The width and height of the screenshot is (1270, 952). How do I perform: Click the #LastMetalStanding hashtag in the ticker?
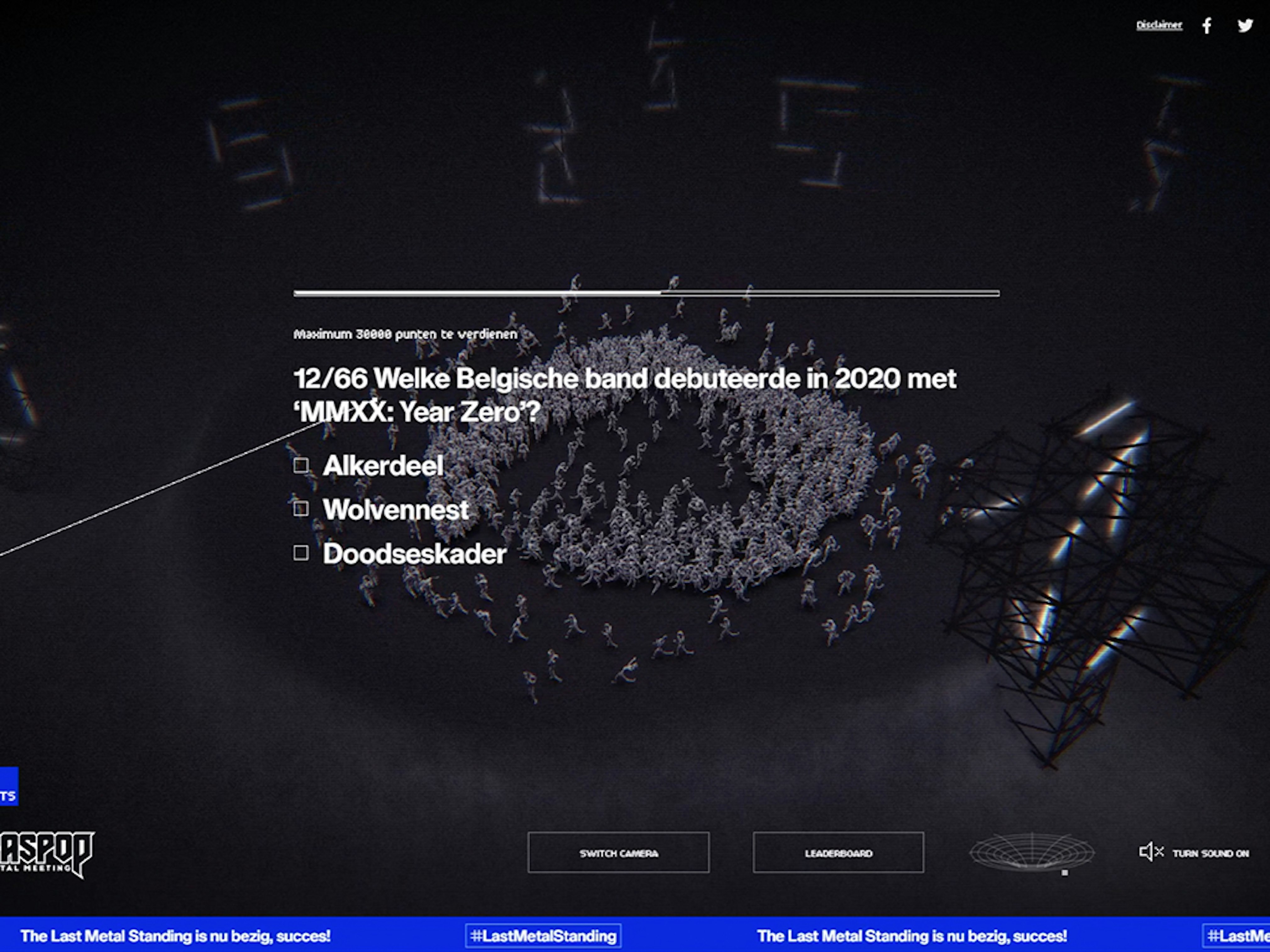click(543, 936)
